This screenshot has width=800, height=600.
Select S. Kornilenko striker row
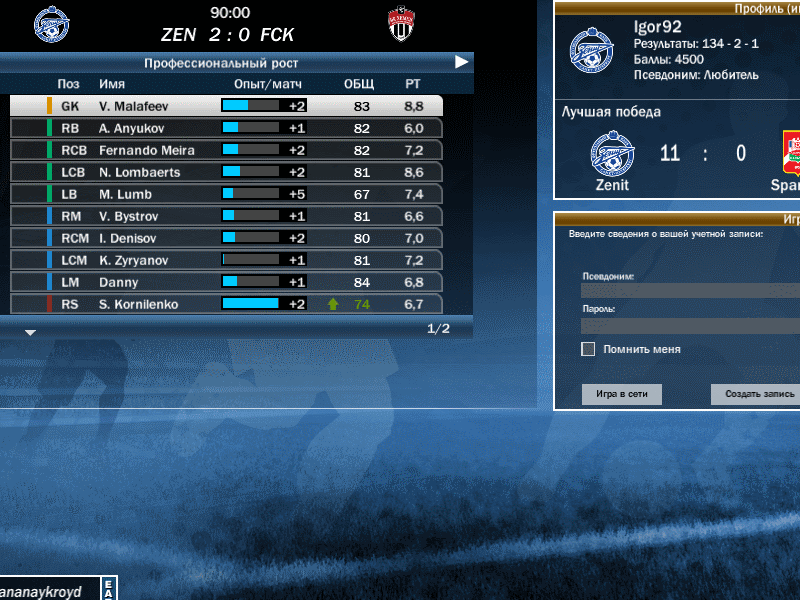coord(226,304)
